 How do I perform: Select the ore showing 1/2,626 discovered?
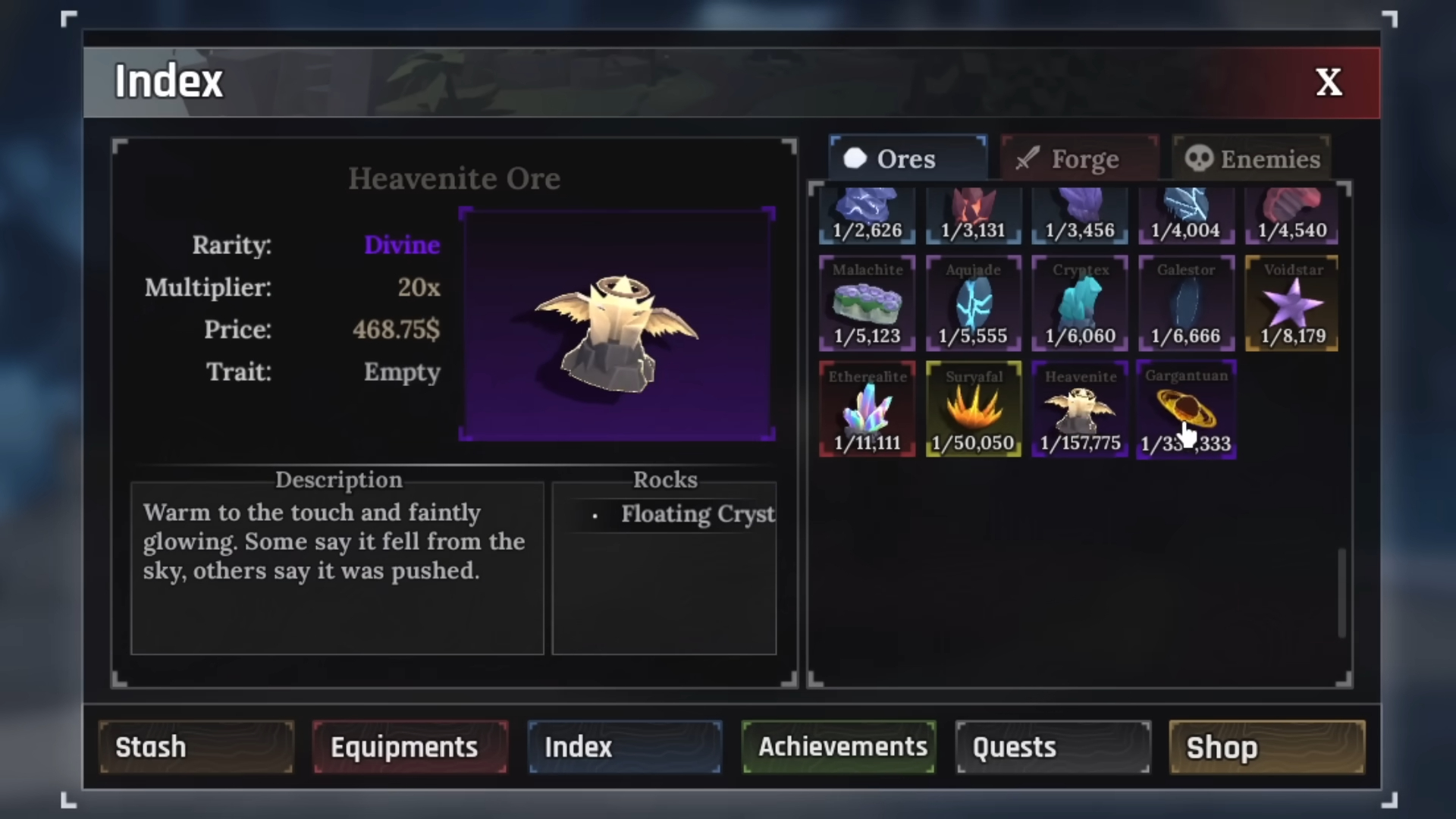(866, 215)
